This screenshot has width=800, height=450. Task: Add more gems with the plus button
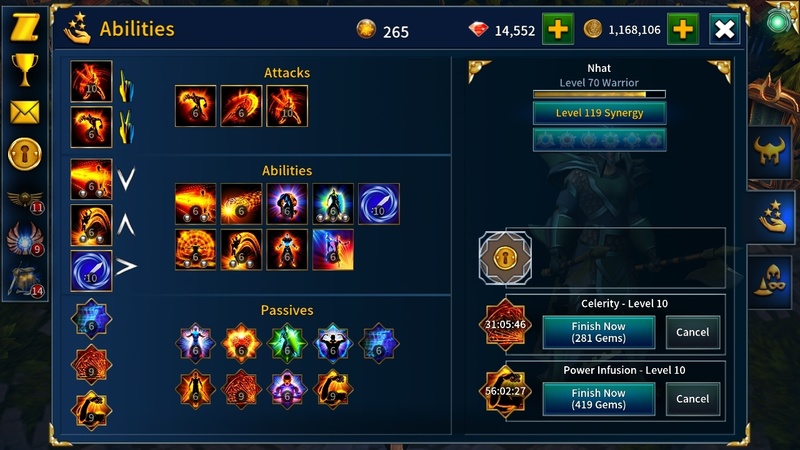tap(557, 30)
